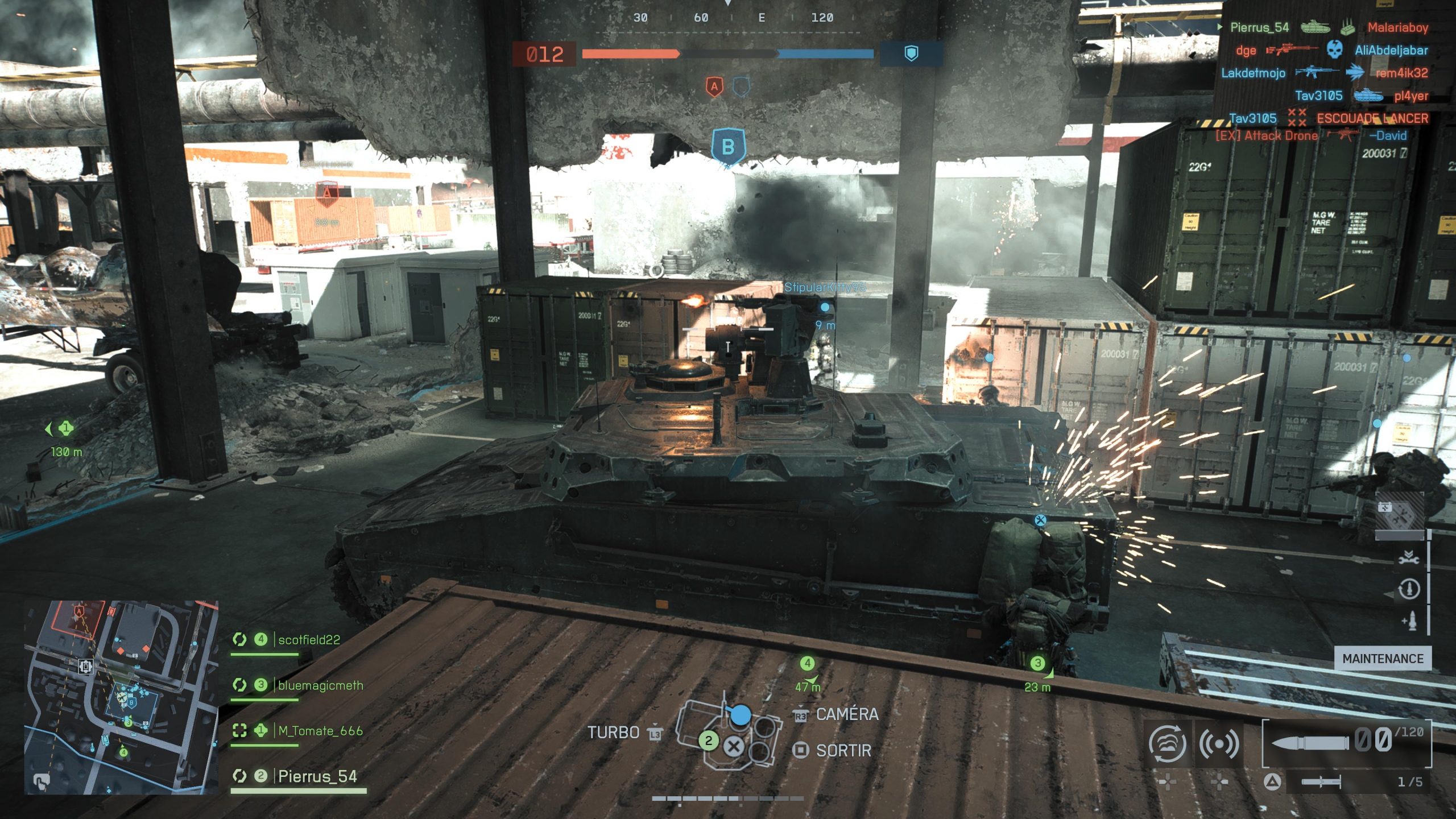Click the large blue objective B marker
Image resolution: width=1456 pixels, height=819 pixels.
point(728,147)
